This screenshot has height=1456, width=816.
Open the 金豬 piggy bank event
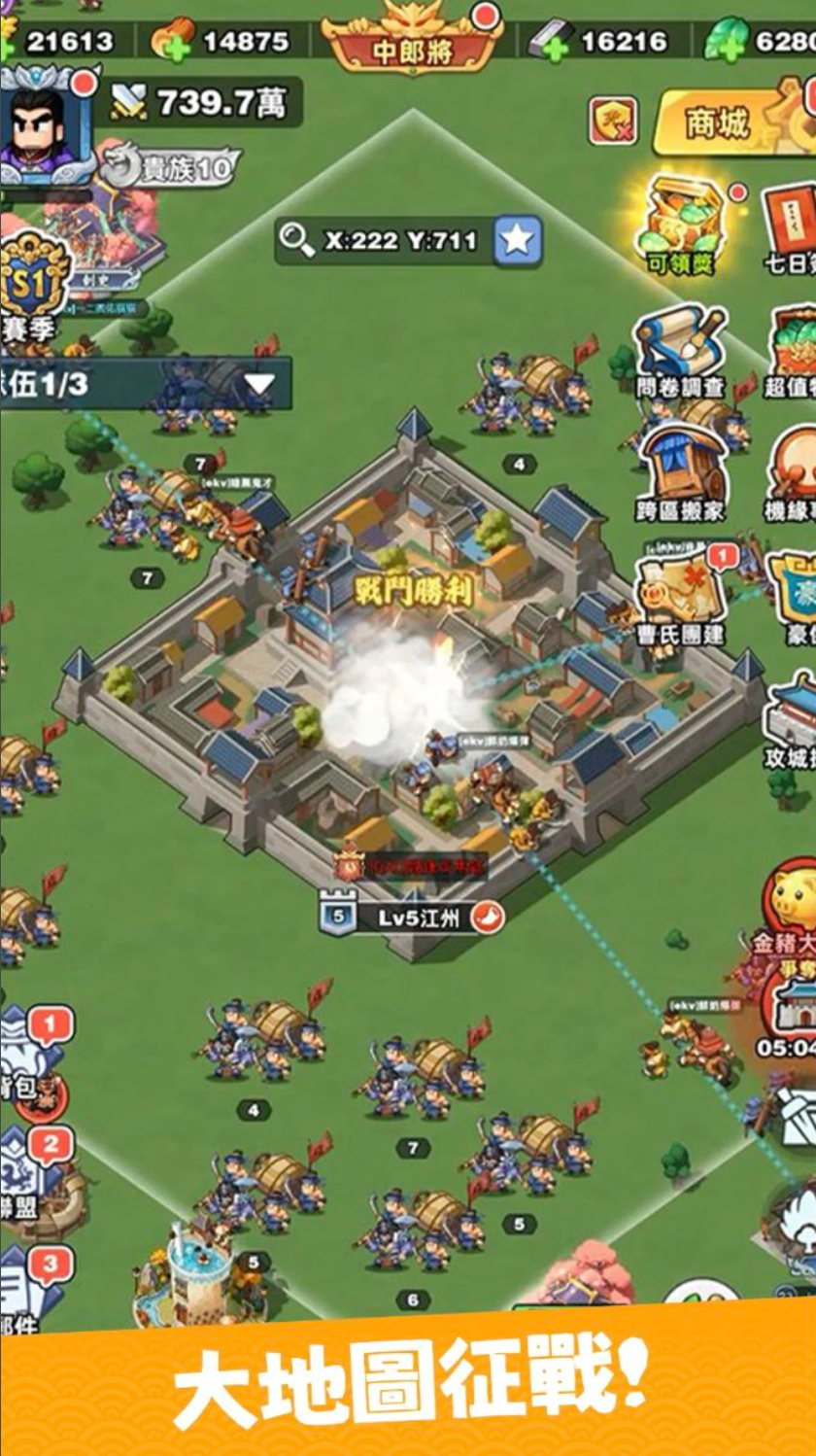pos(792,899)
